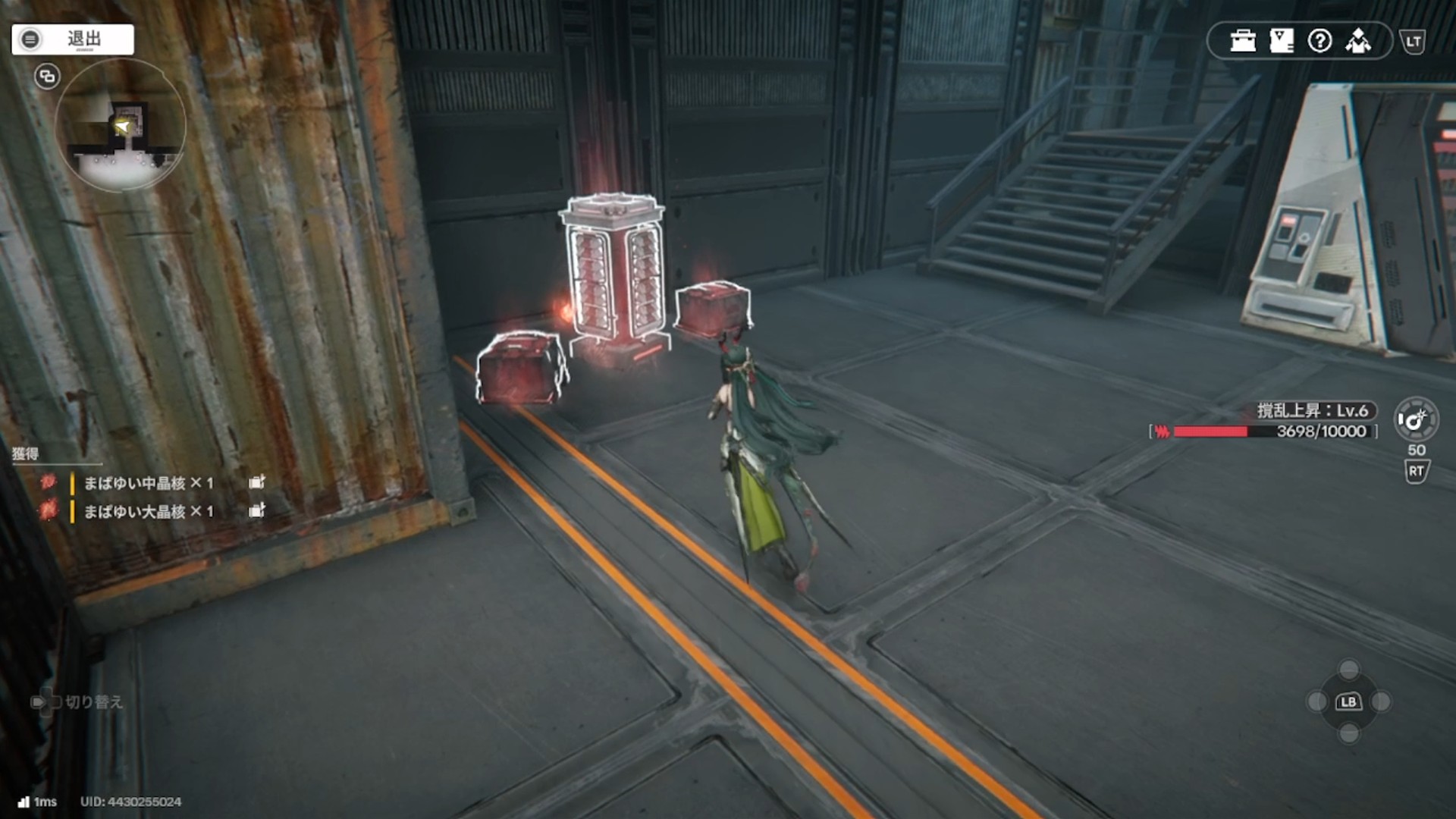Open the toolbox inventory icon

pos(1243,41)
